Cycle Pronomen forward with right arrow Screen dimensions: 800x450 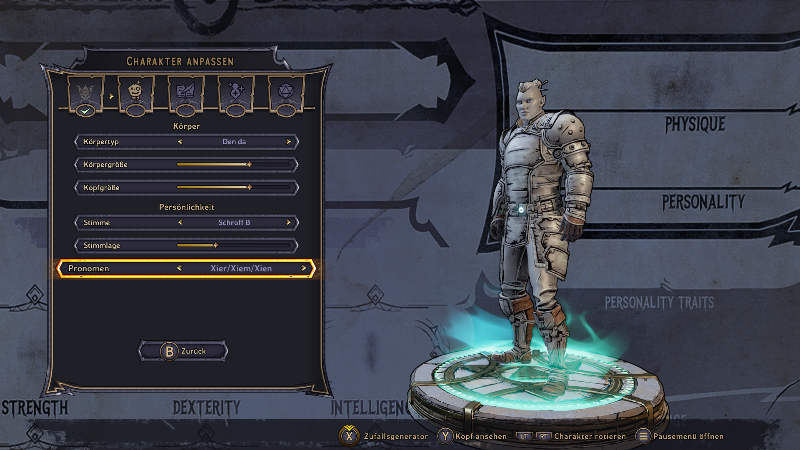click(x=304, y=268)
